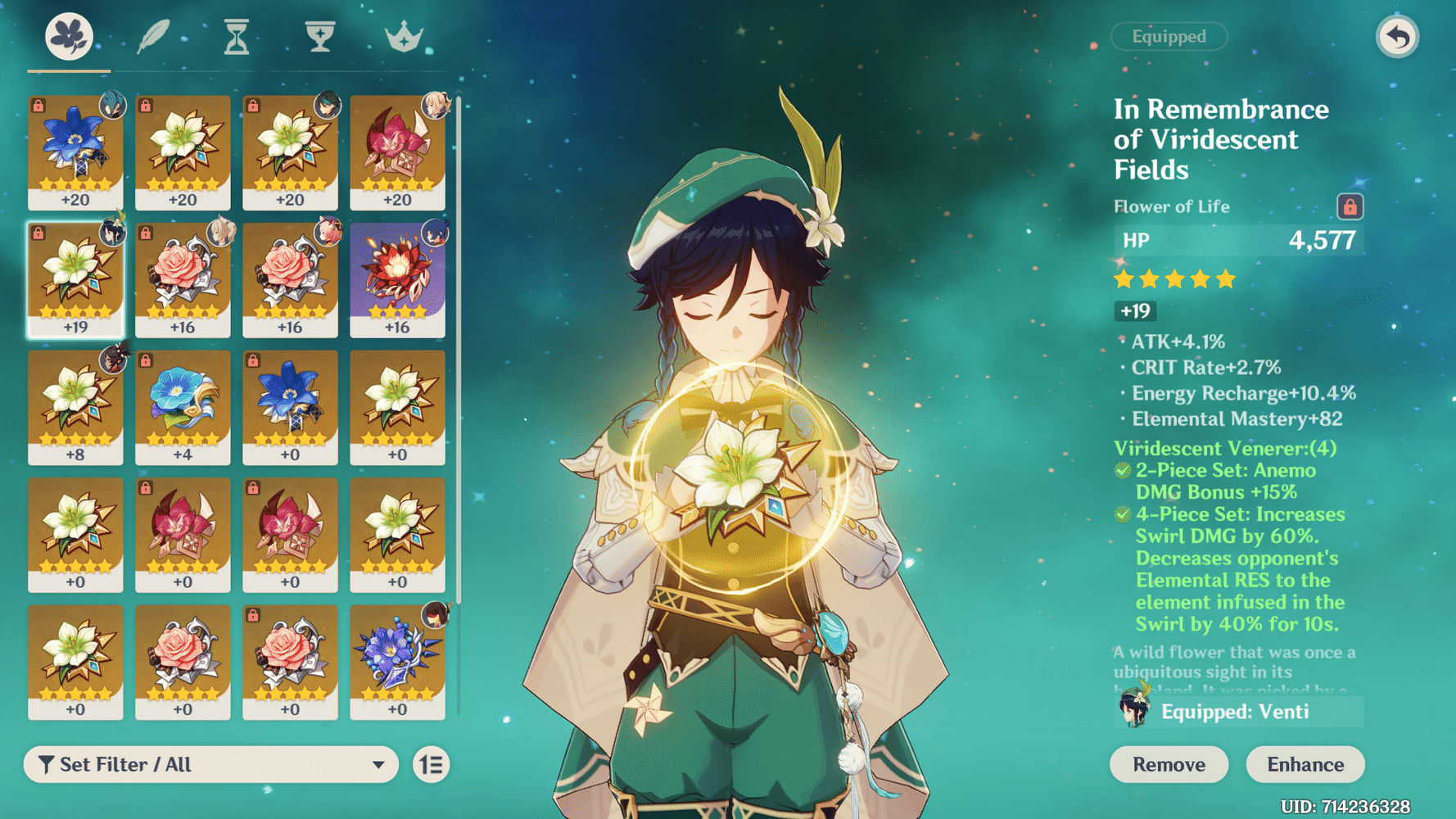The height and width of the screenshot is (819, 1456).
Task: Open the Set Filter / All dropdown
Action: [x=211, y=764]
